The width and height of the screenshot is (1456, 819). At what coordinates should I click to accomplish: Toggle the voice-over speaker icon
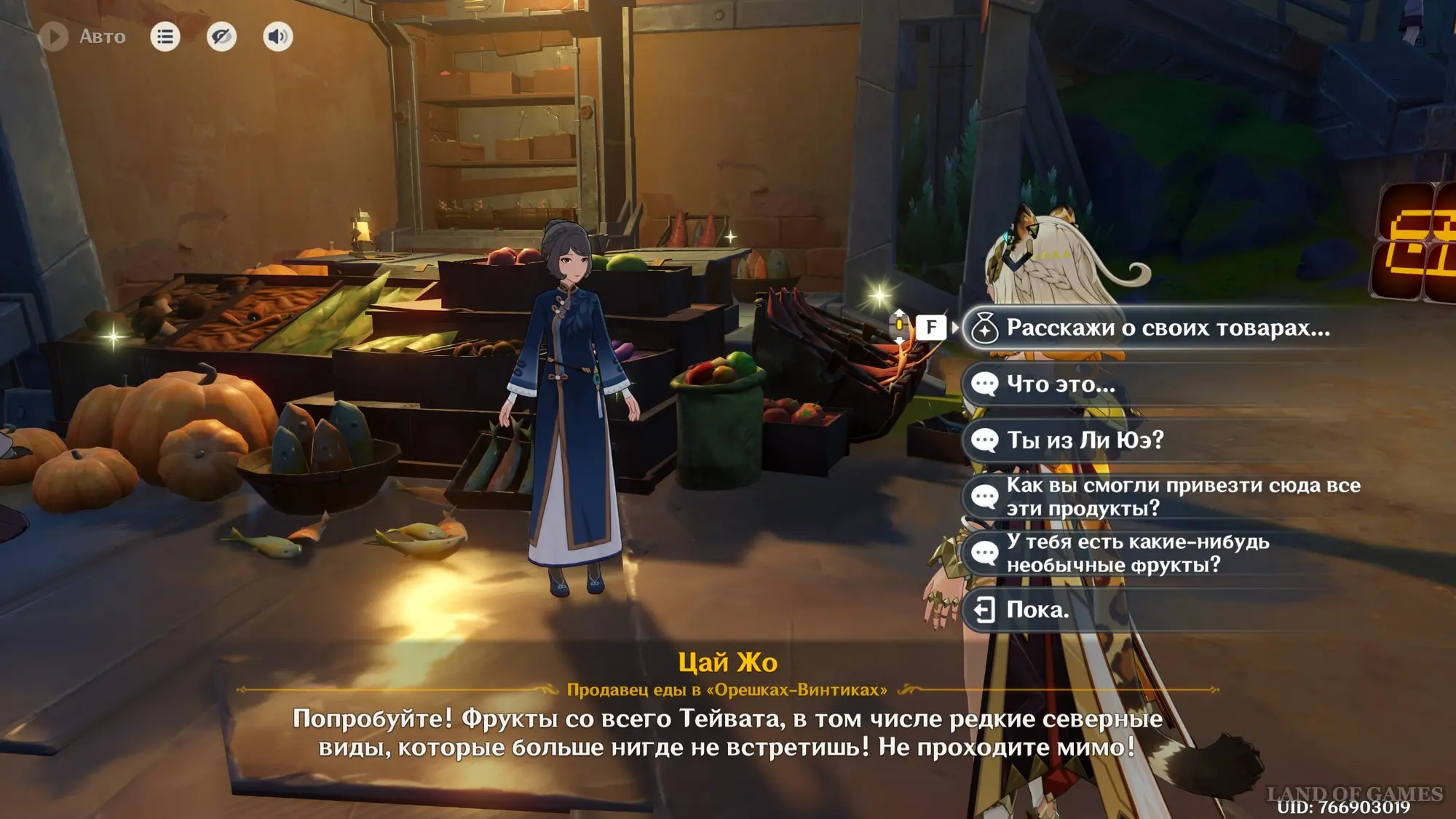pyautogui.click(x=277, y=36)
